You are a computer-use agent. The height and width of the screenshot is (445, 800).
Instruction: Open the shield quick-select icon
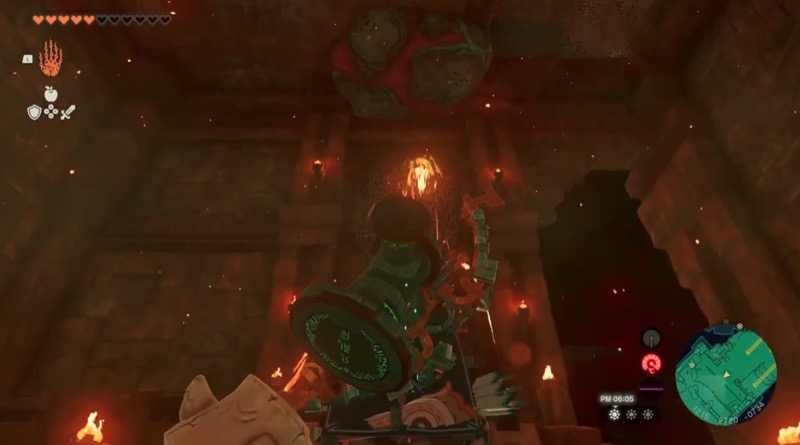pyautogui.click(x=33, y=112)
